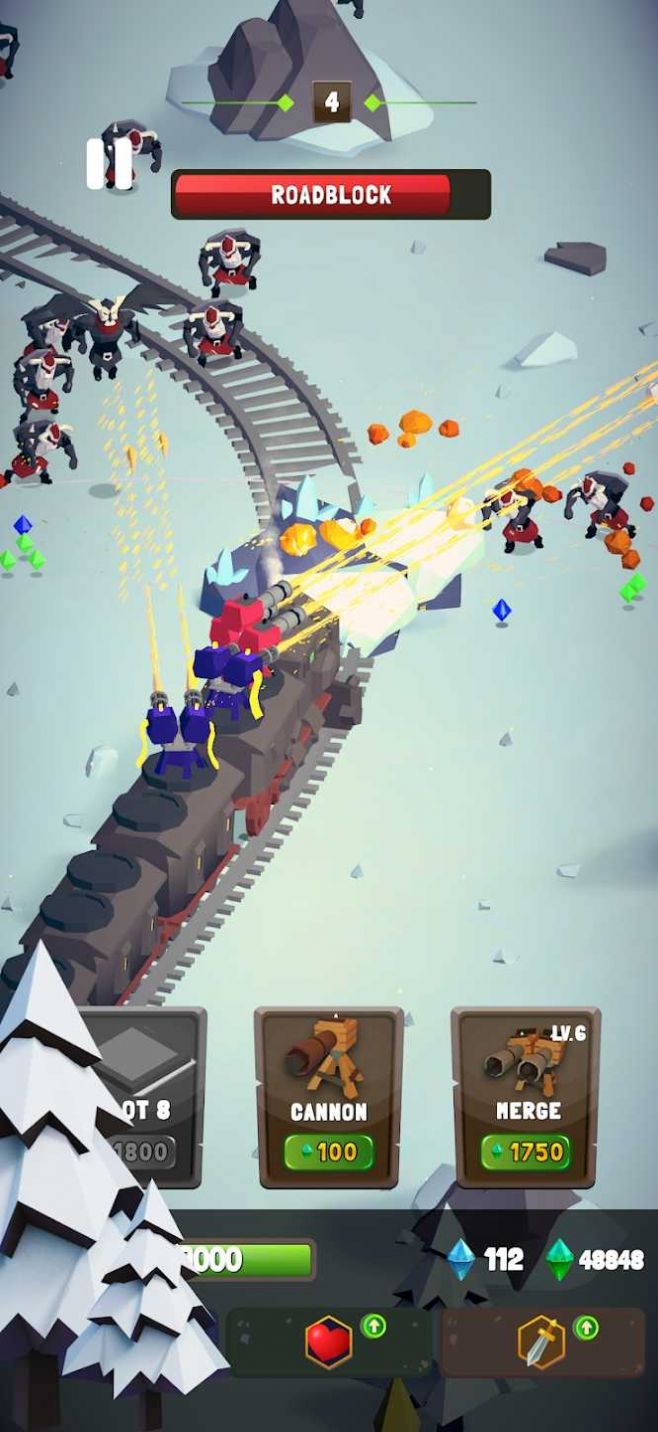Upgrade the red heart health stat

[x=330, y=1342]
